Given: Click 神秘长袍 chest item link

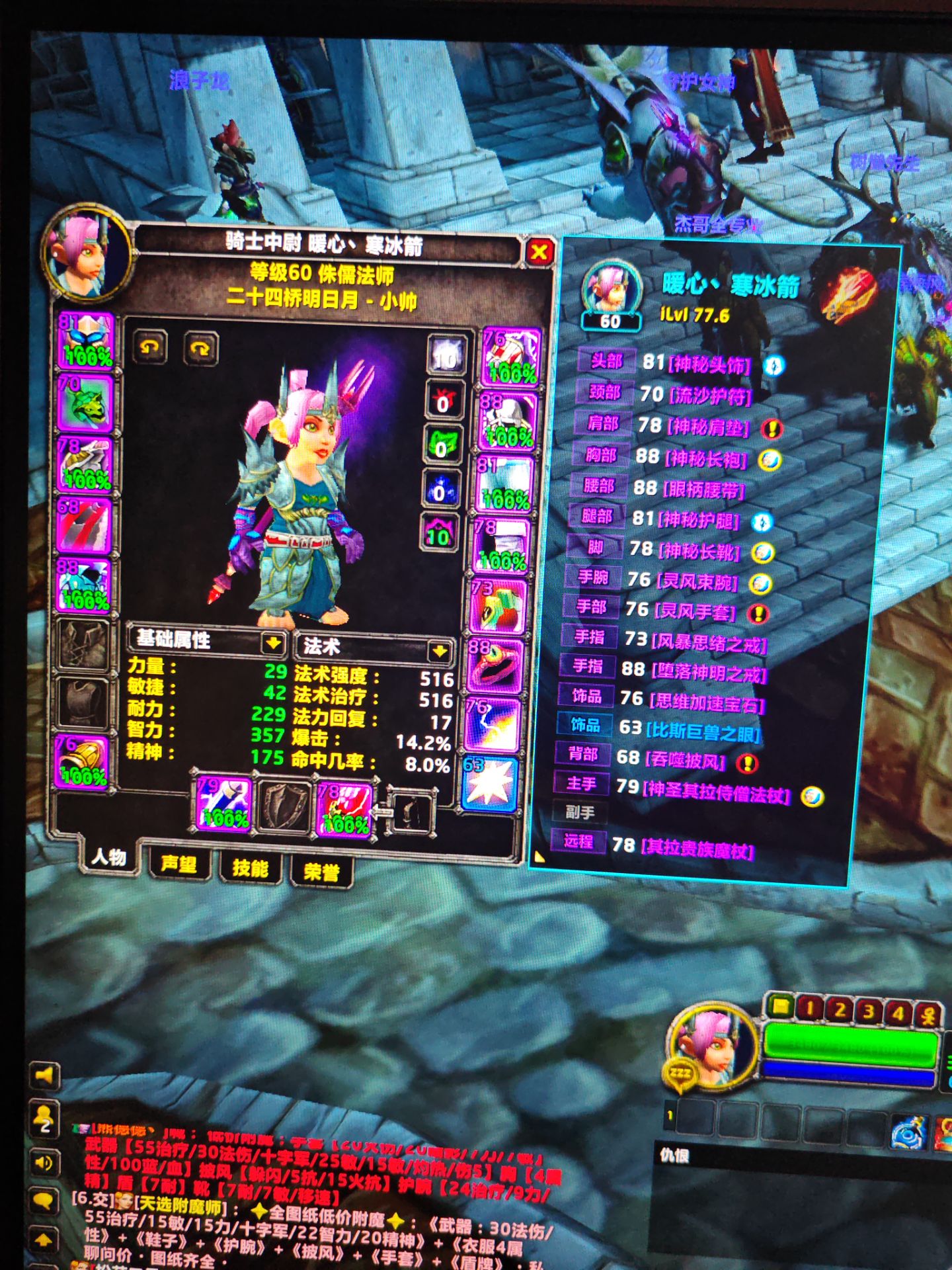Looking at the screenshot, I should pyautogui.click(x=706, y=458).
